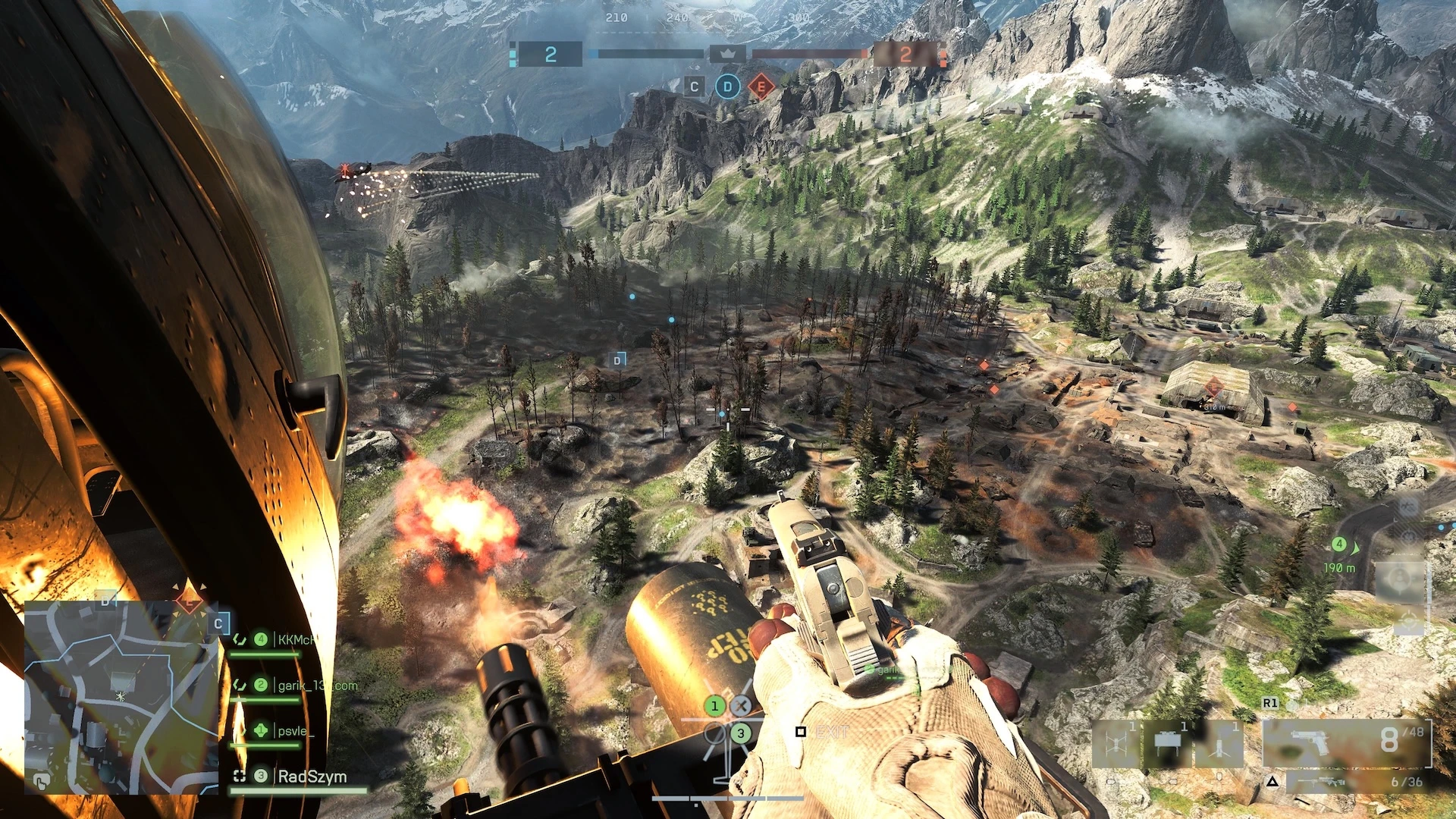Select the red objective E diamond
Viewport: 1456px width, 819px height.
pyautogui.click(x=761, y=87)
